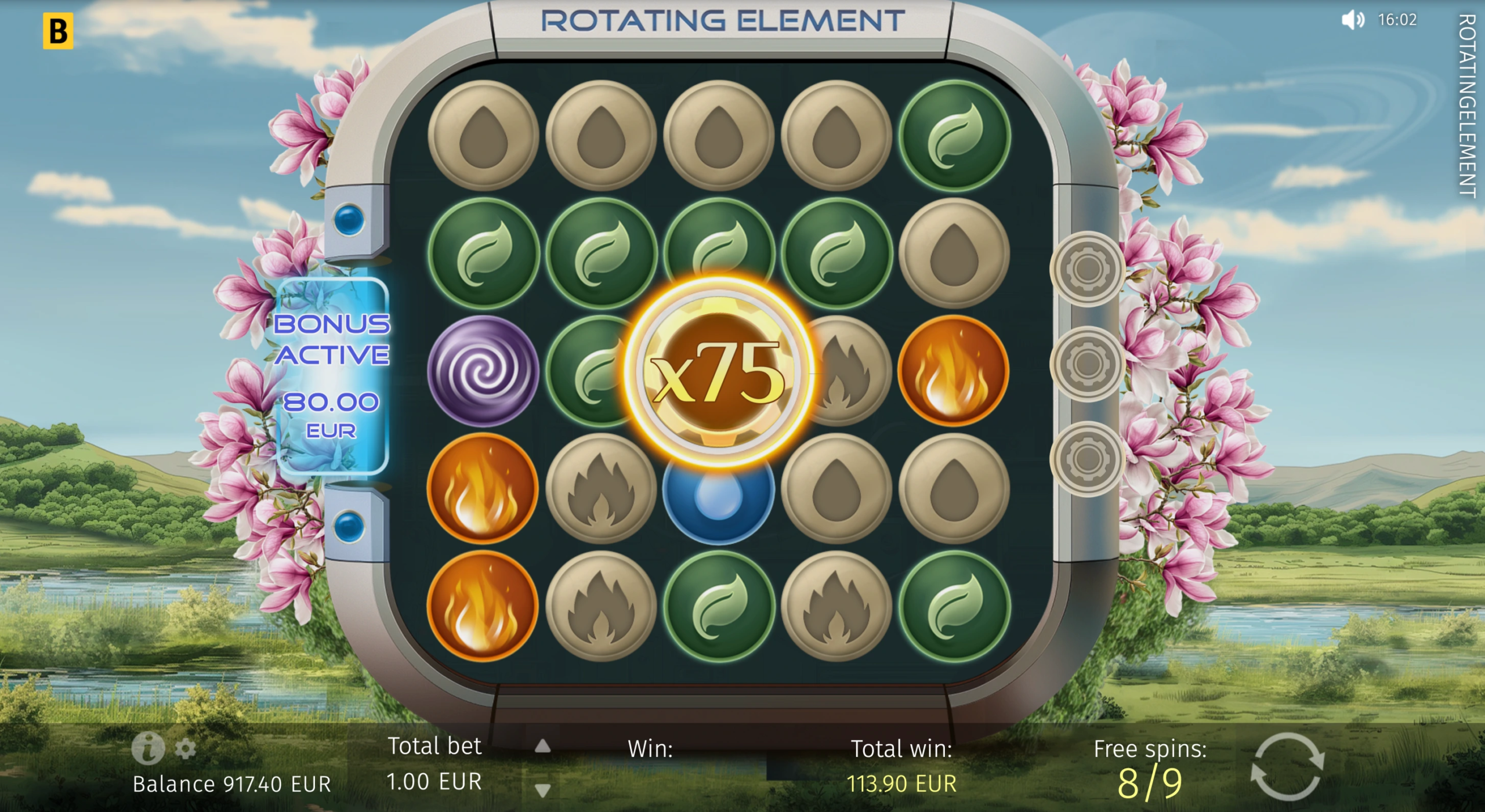Click the x75 multiplier gear

pyautogui.click(x=718, y=371)
